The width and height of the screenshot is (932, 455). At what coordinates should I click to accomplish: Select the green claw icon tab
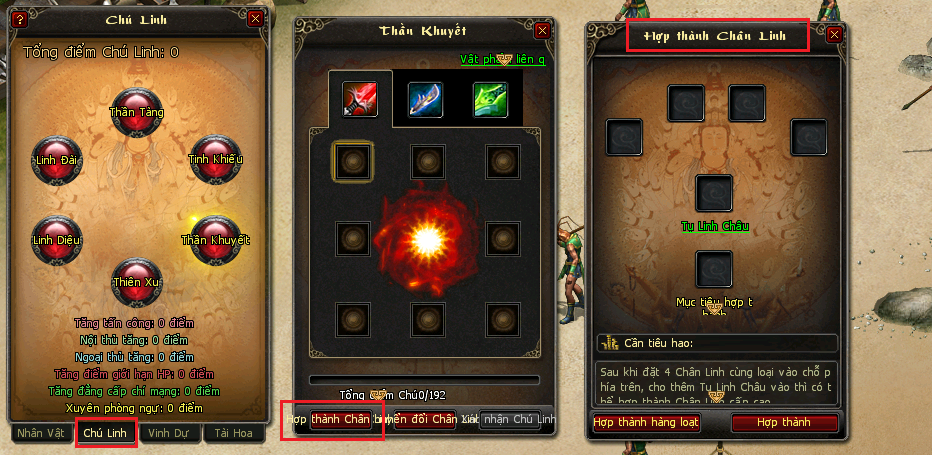(x=490, y=99)
